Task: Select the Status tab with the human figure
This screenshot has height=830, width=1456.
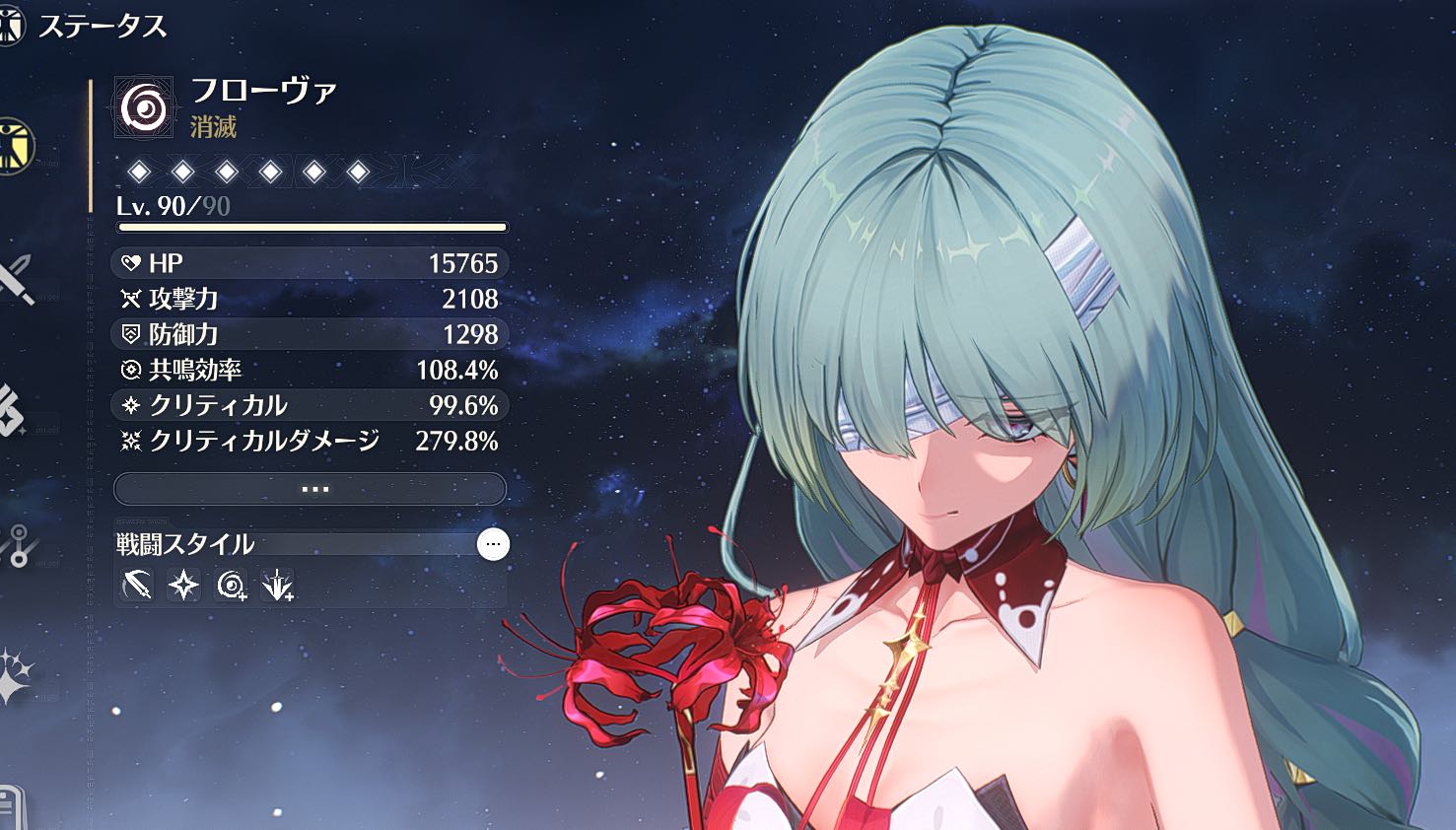Action: point(15,146)
